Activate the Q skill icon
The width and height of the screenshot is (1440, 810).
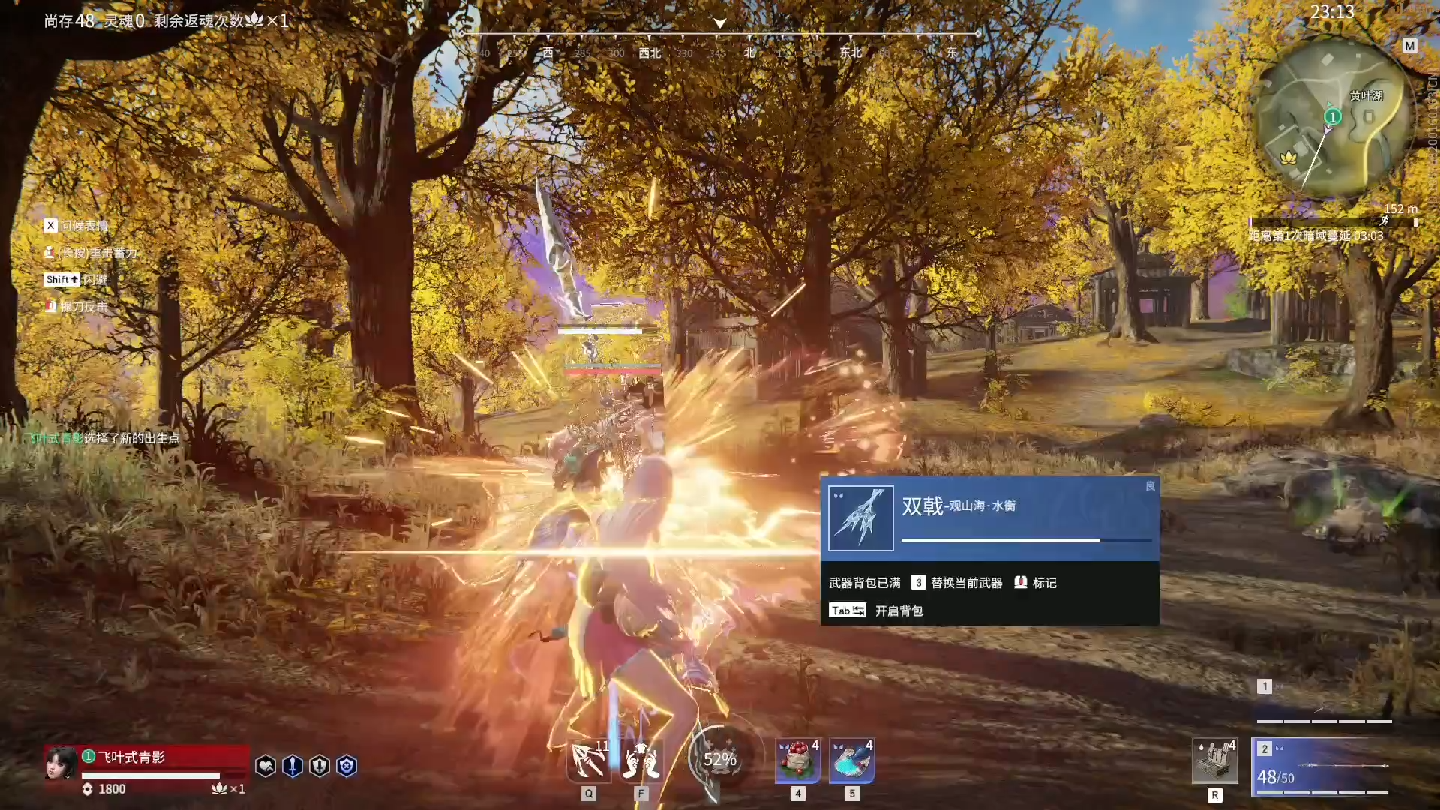click(588, 761)
